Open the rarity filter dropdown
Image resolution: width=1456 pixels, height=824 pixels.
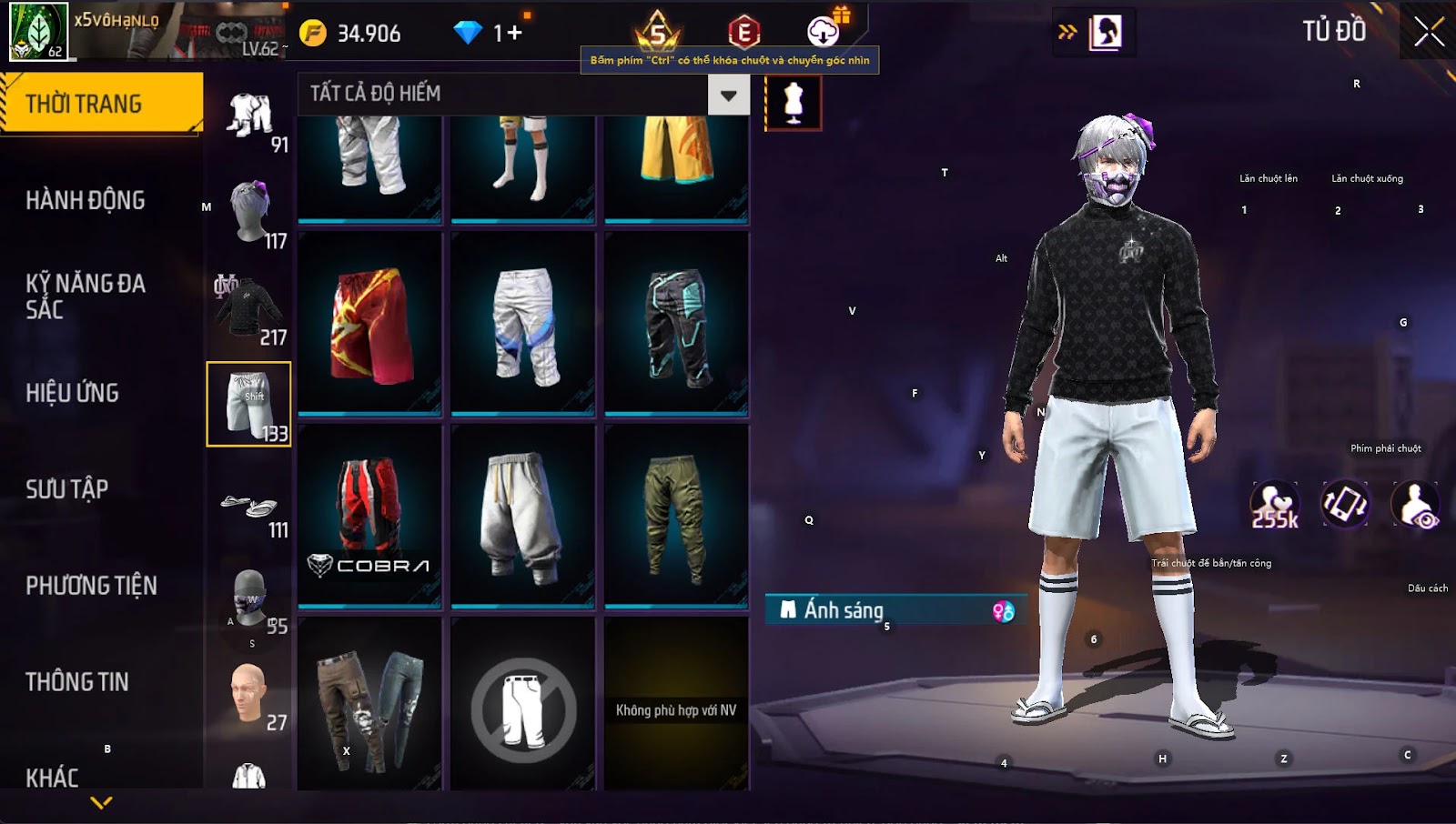point(728,95)
